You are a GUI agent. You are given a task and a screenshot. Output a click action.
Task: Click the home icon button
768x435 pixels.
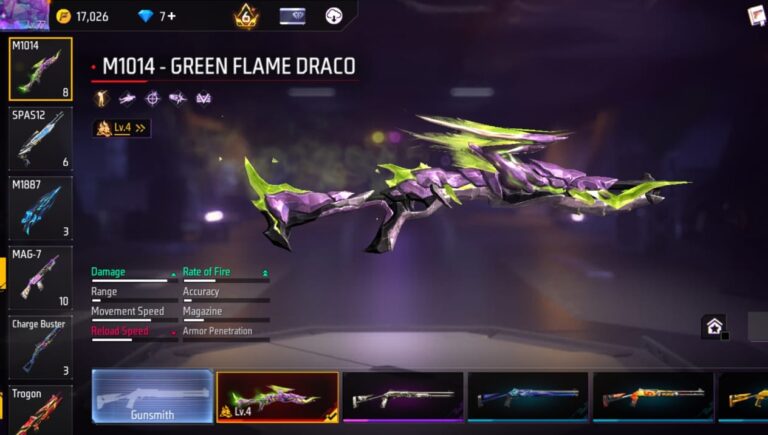[x=714, y=326]
